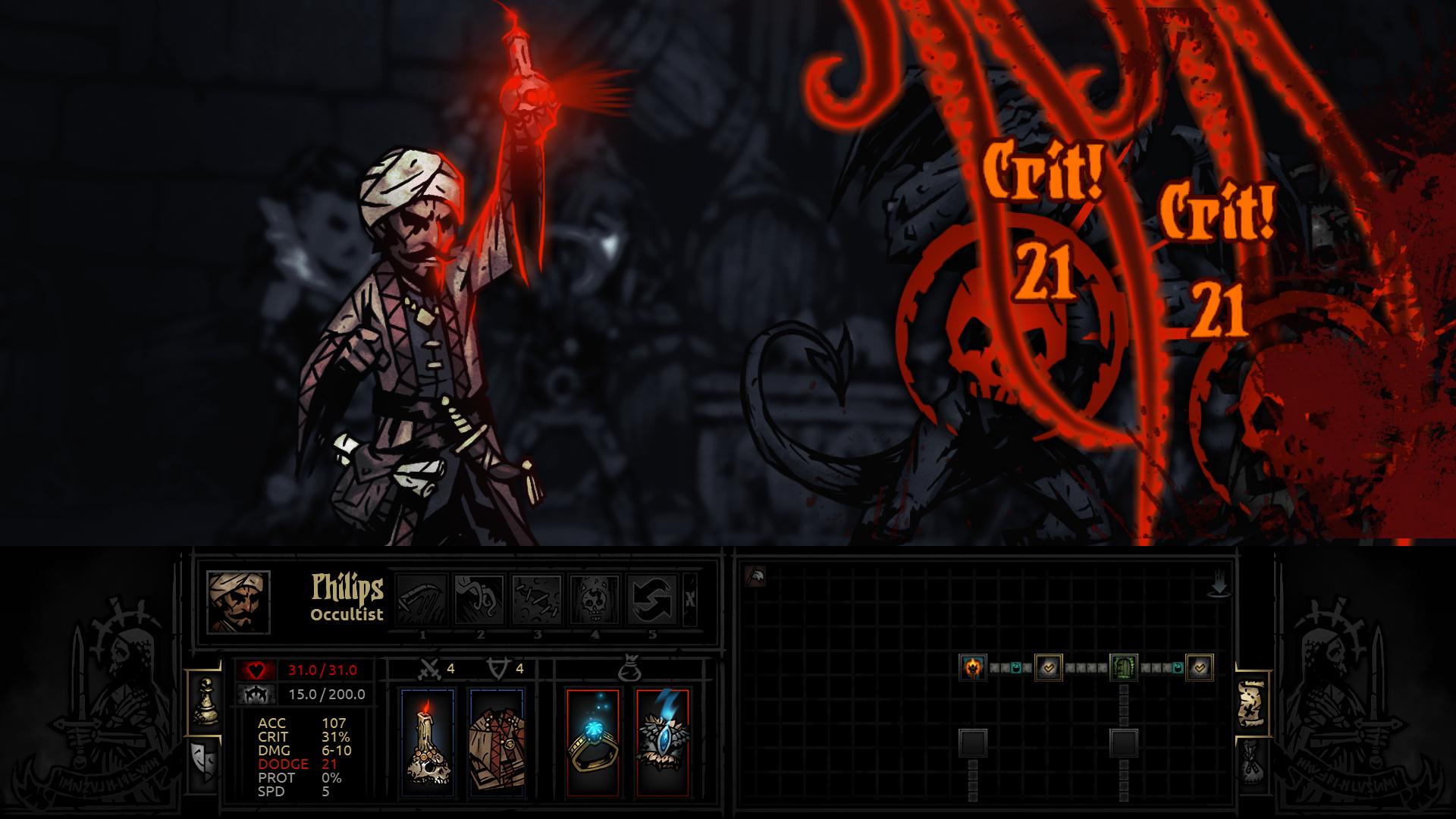The width and height of the screenshot is (1456, 819).
Task: Click the pass turn X button
Action: click(689, 599)
